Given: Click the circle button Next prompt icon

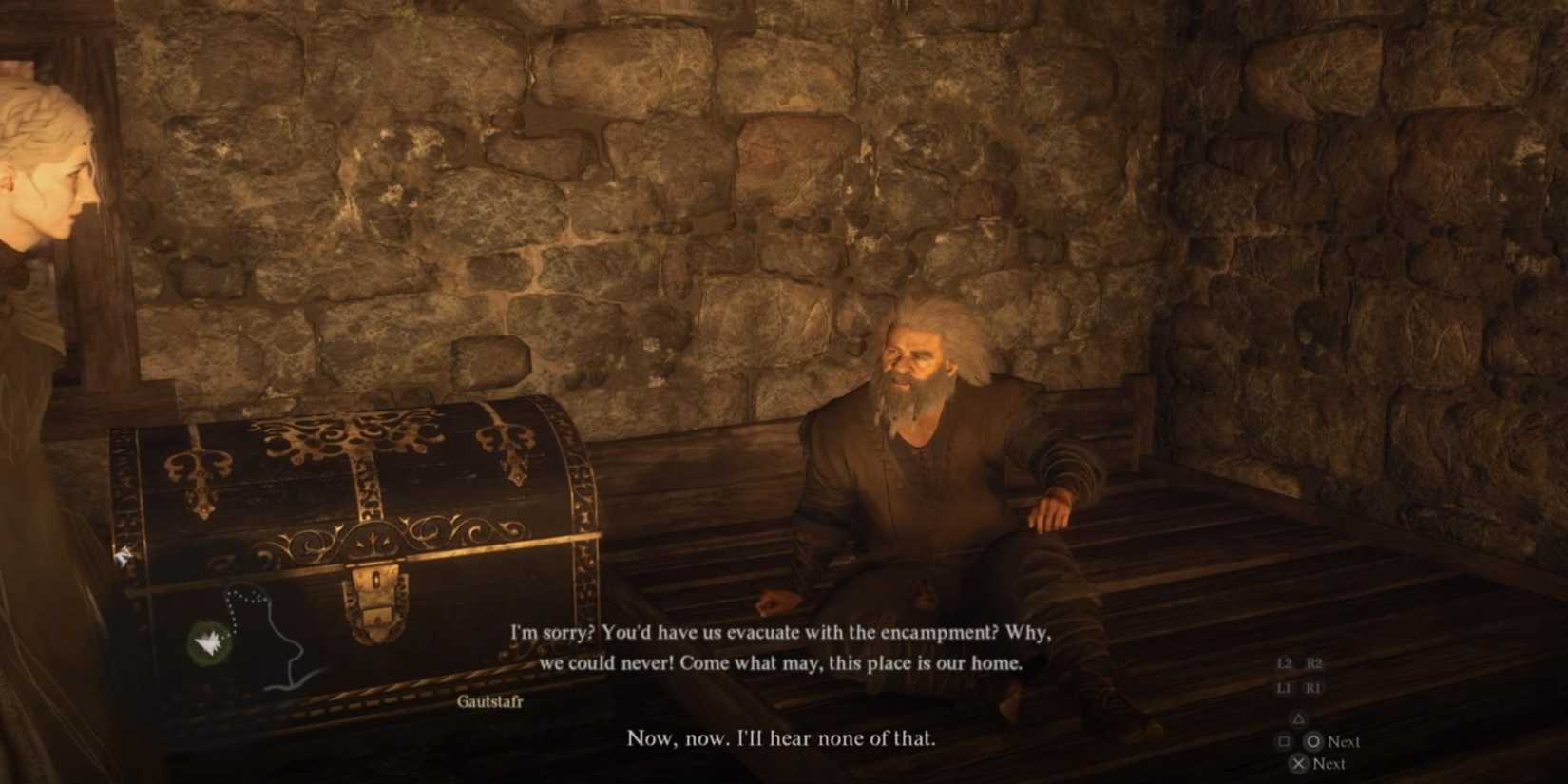Looking at the screenshot, I should point(1313,741).
